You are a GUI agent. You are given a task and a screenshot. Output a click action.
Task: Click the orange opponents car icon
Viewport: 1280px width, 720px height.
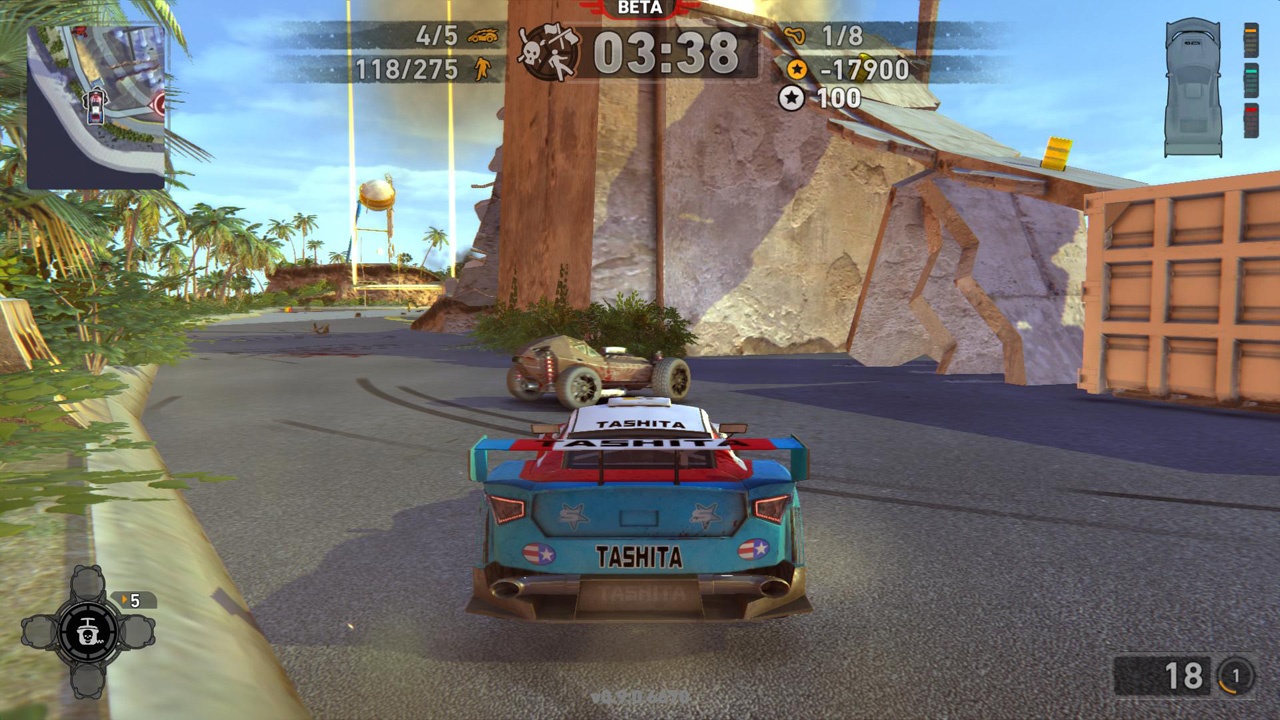[x=483, y=36]
